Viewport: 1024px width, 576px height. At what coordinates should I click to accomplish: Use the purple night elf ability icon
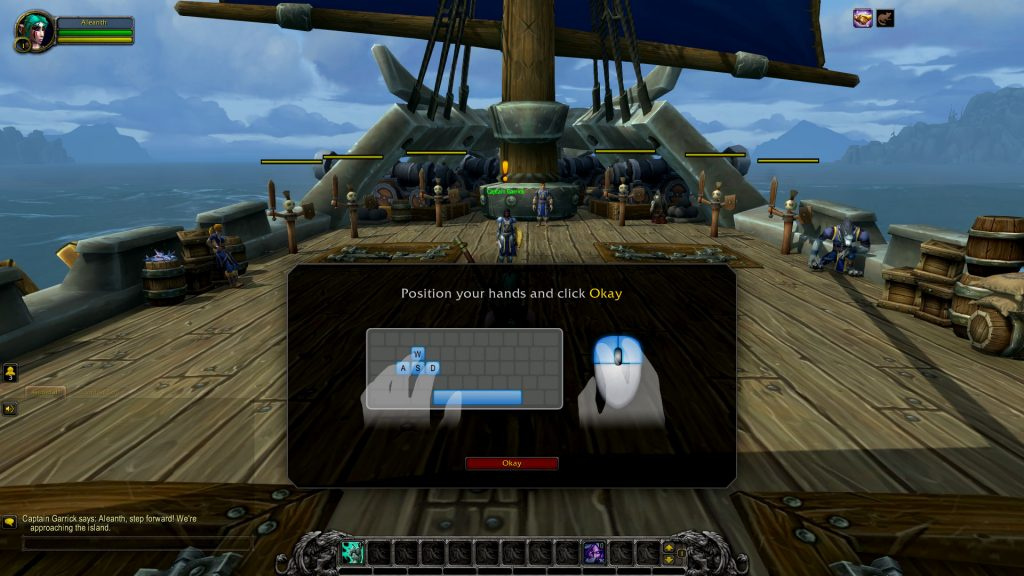coord(593,552)
